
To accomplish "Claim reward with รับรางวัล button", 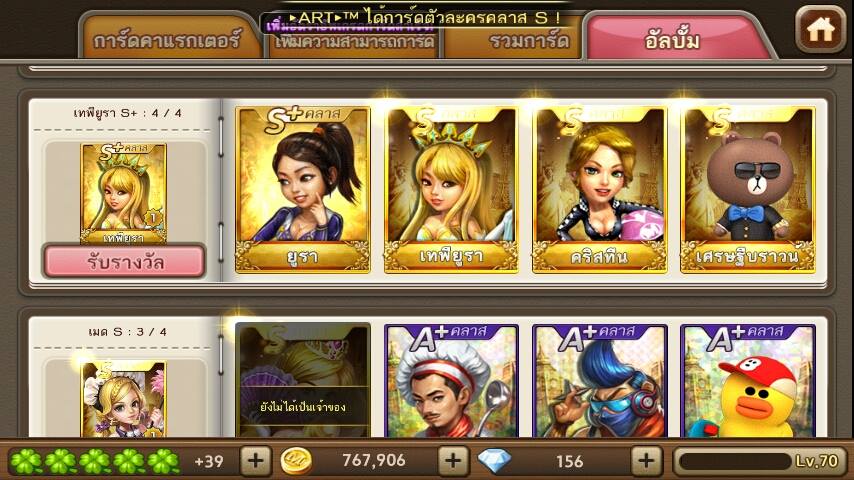I will [x=124, y=261].
